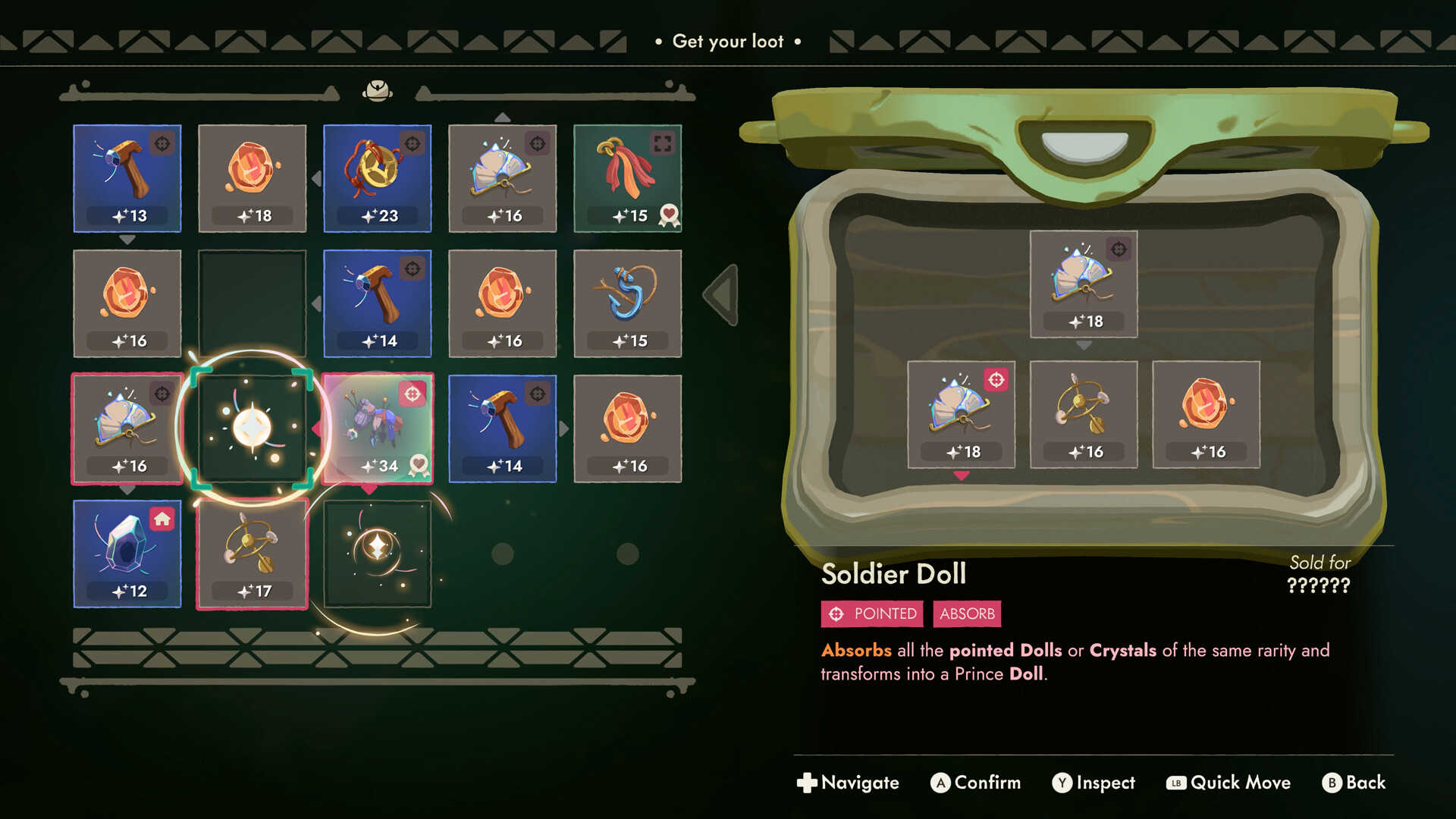Click the Get your loot header
This screenshot has height=819, width=1456.
pos(727,42)
